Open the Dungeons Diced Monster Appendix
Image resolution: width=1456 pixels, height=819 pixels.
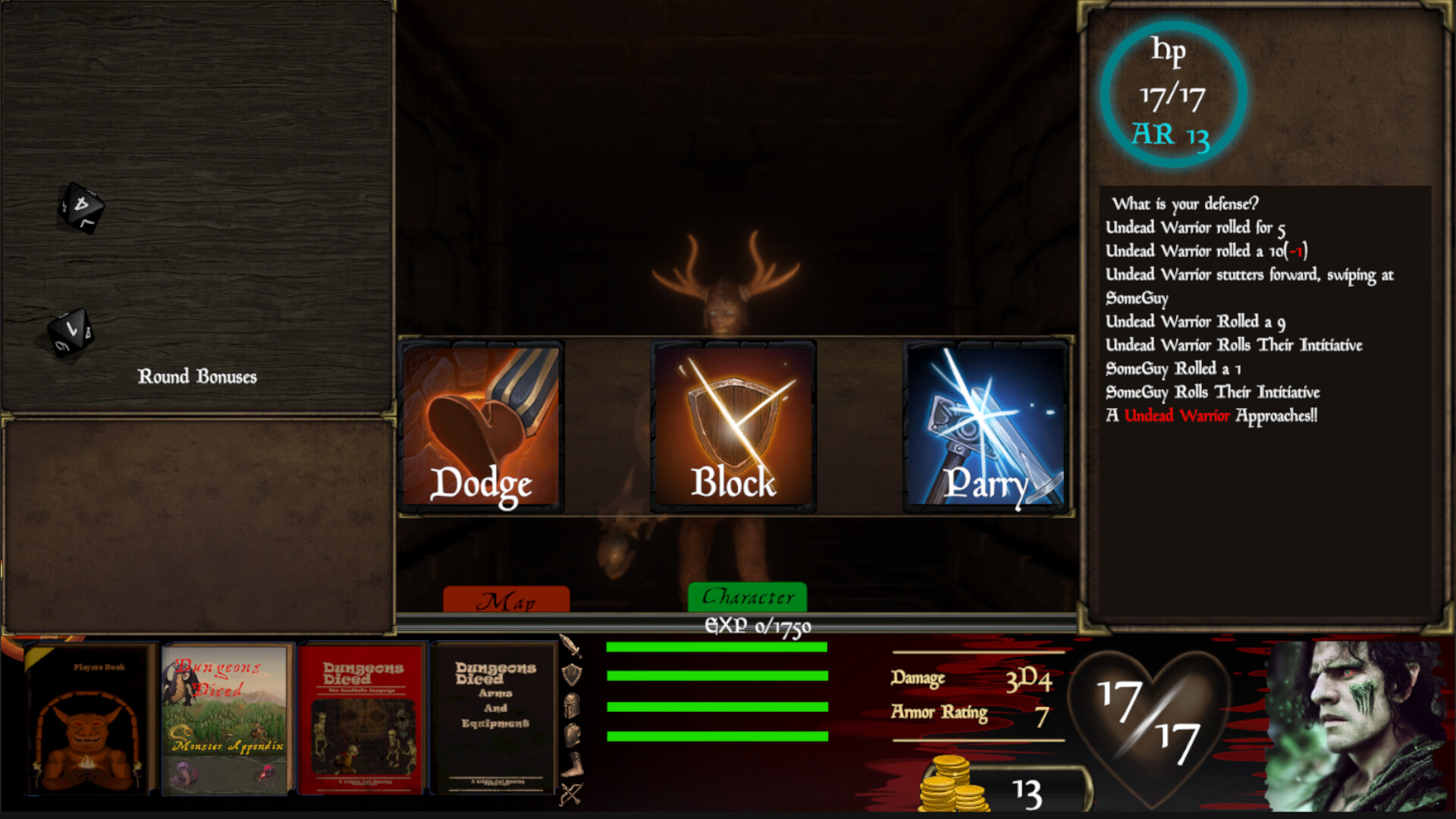click(x=224, y=717)
